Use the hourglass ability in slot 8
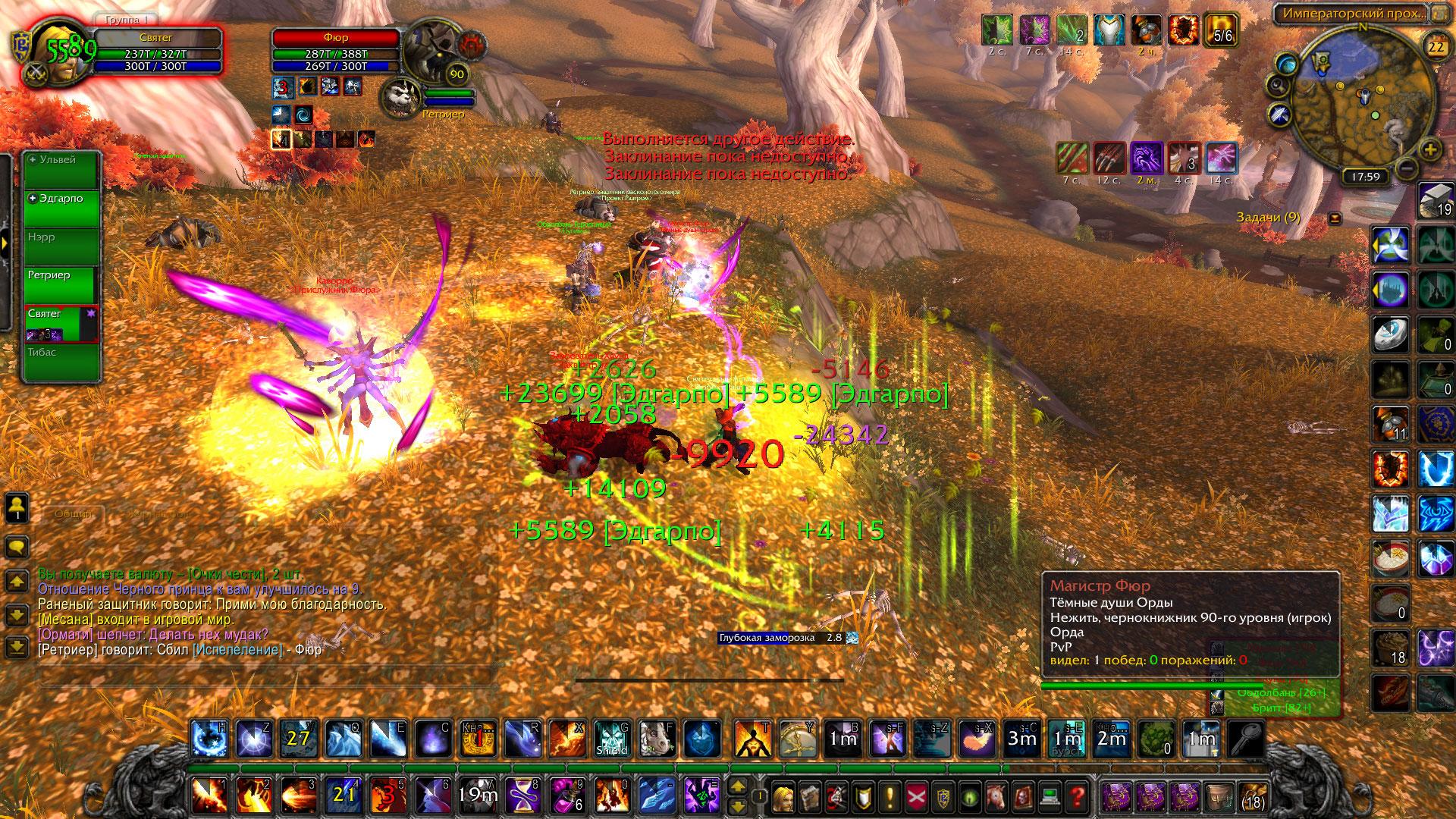The height and width of the screenshot is (819, 1456). pos(522,795)
